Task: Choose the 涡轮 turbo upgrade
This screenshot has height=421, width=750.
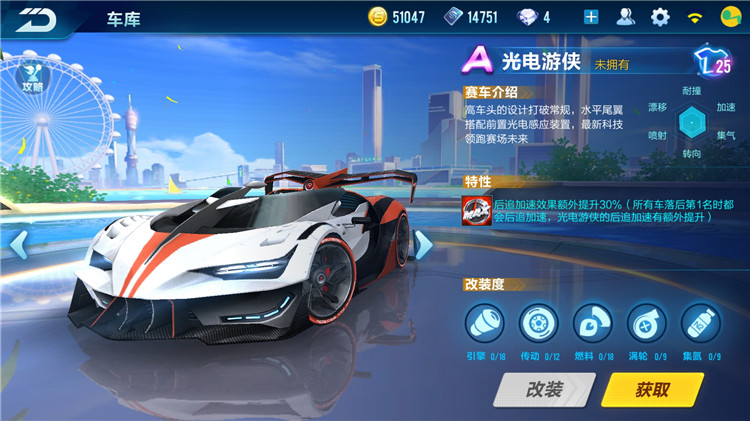Action: (646, 323)
